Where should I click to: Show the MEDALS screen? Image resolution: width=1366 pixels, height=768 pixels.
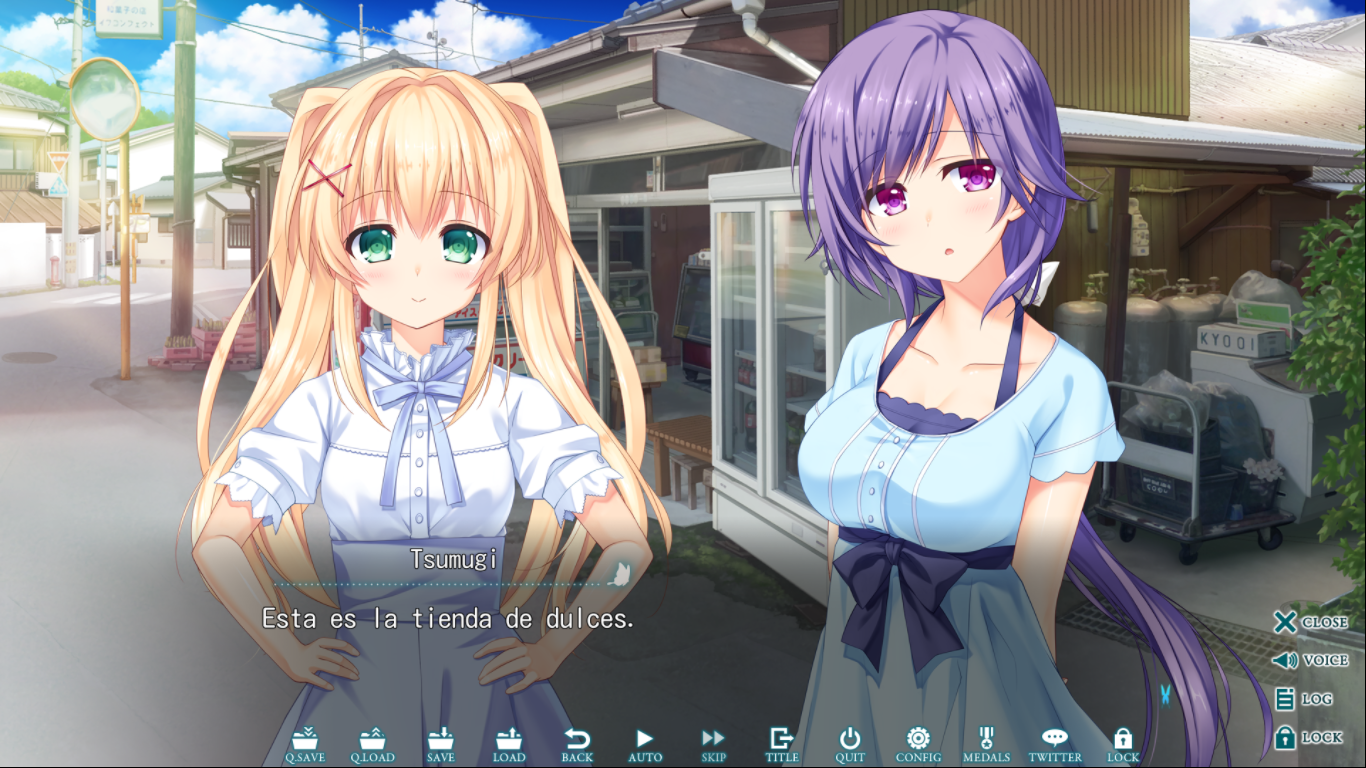click(986, 744)
